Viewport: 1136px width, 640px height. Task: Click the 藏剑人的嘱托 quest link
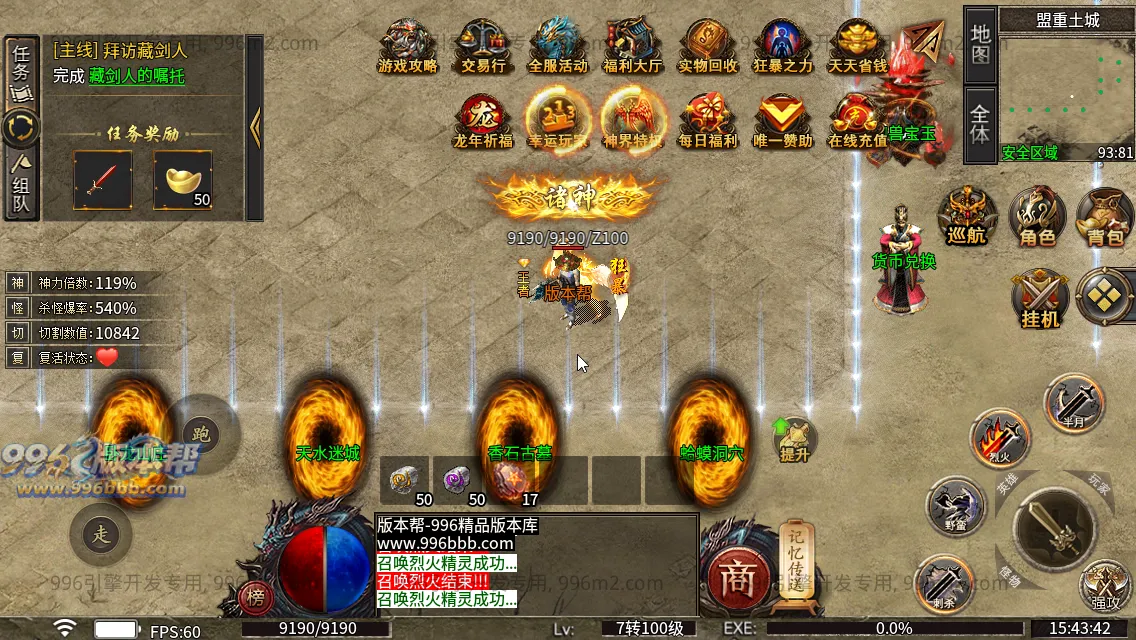[x=136, y=76]
